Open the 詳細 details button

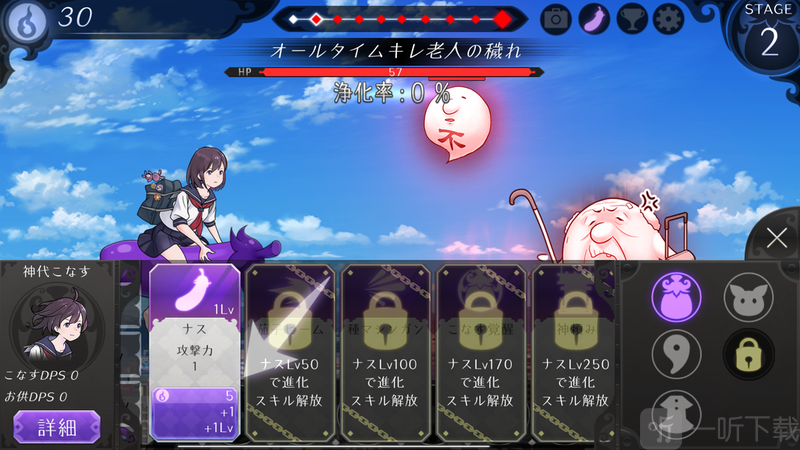[56, 428]
